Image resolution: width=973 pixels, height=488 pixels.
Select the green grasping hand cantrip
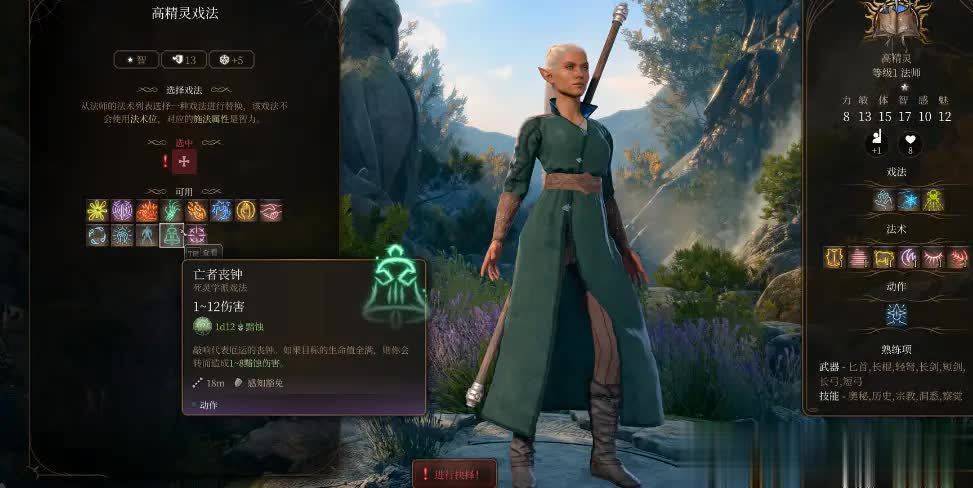(x=172, y=210)
